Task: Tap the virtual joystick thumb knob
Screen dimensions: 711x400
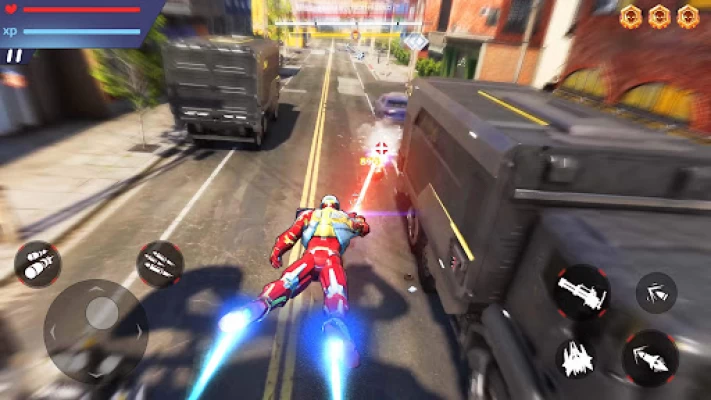Action: [x=101, y=313]
